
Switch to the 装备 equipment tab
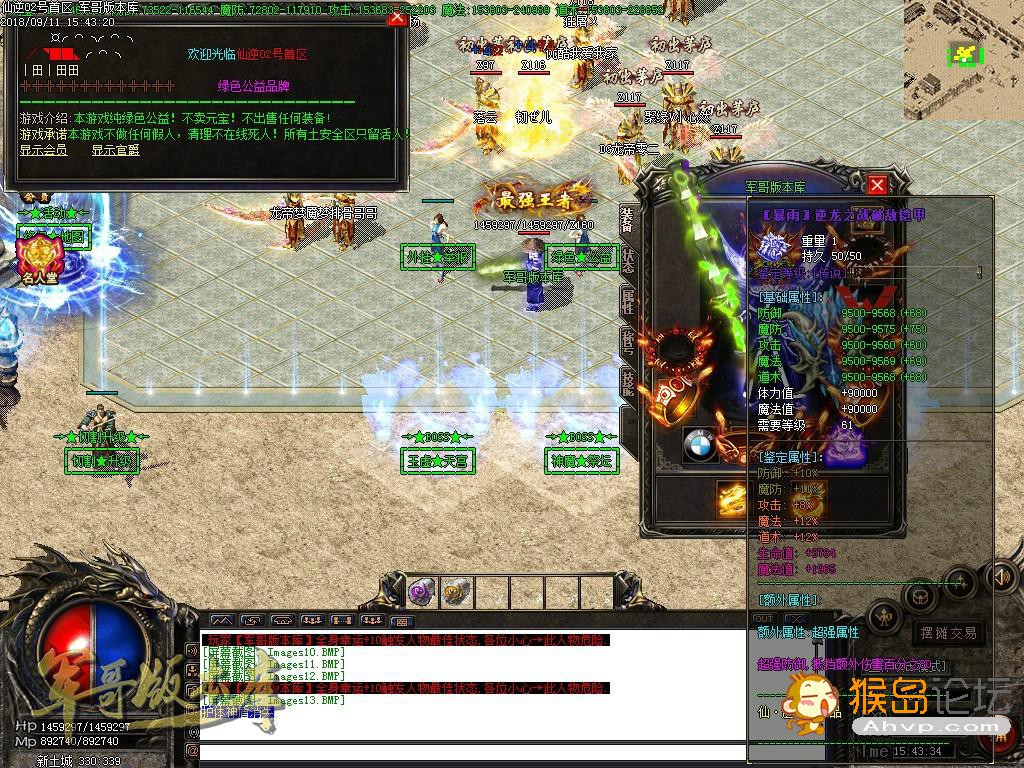627,219
